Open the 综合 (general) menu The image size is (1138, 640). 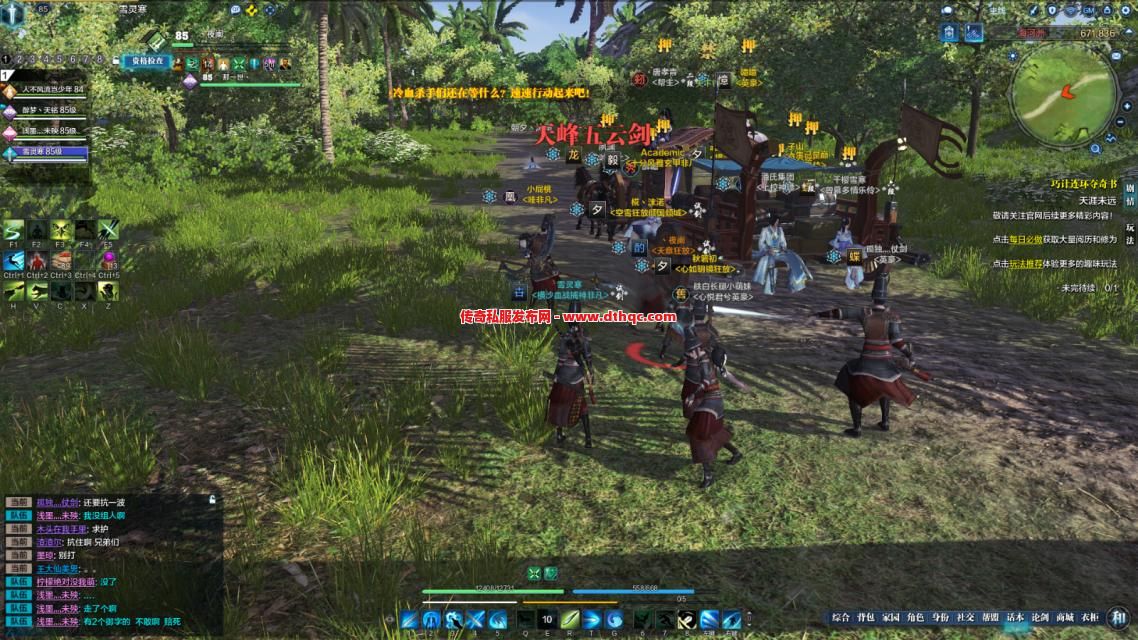pos(841,617)
